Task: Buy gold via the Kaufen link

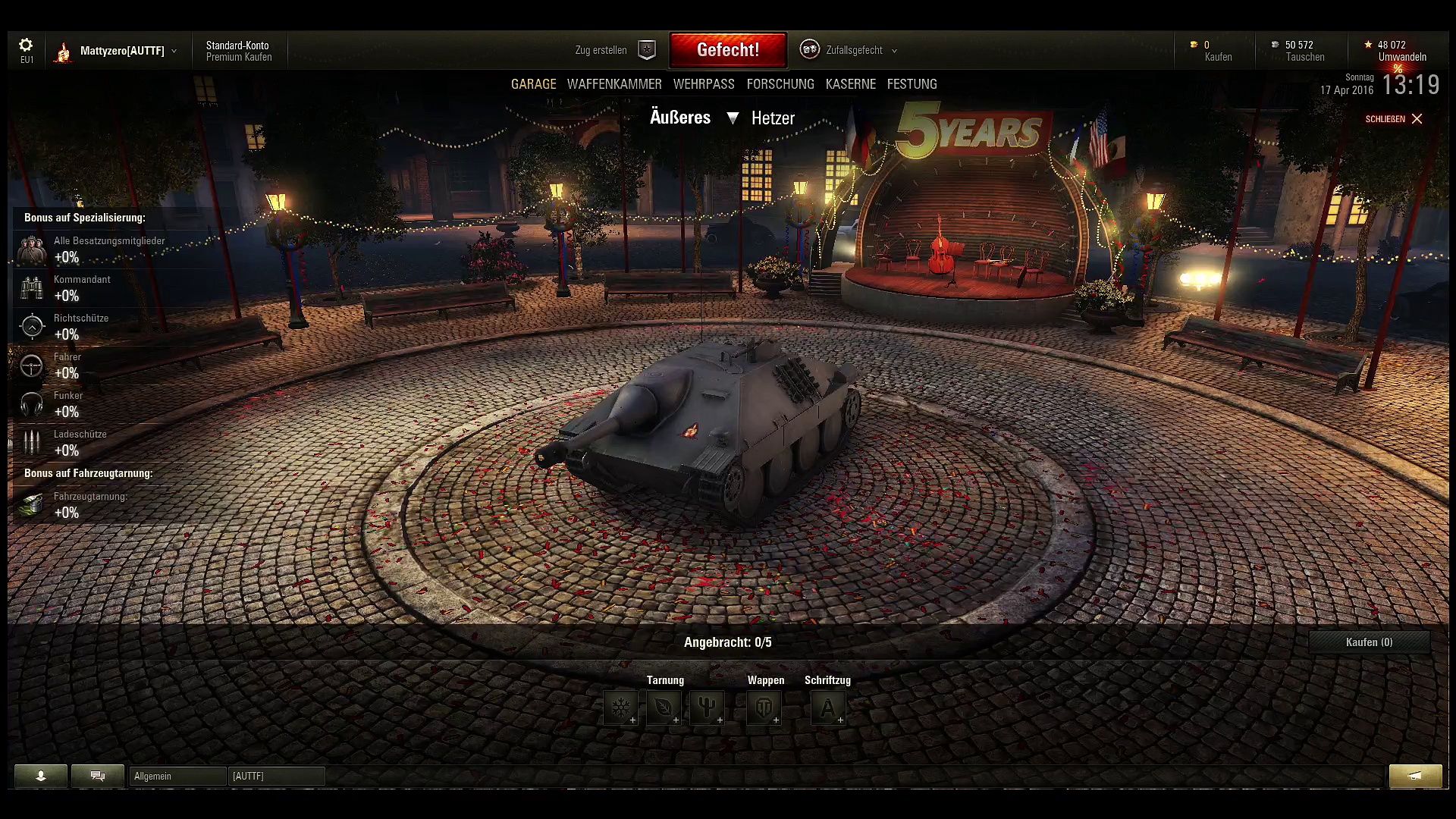Action: pyautogui.click(x=1218, y=57)
